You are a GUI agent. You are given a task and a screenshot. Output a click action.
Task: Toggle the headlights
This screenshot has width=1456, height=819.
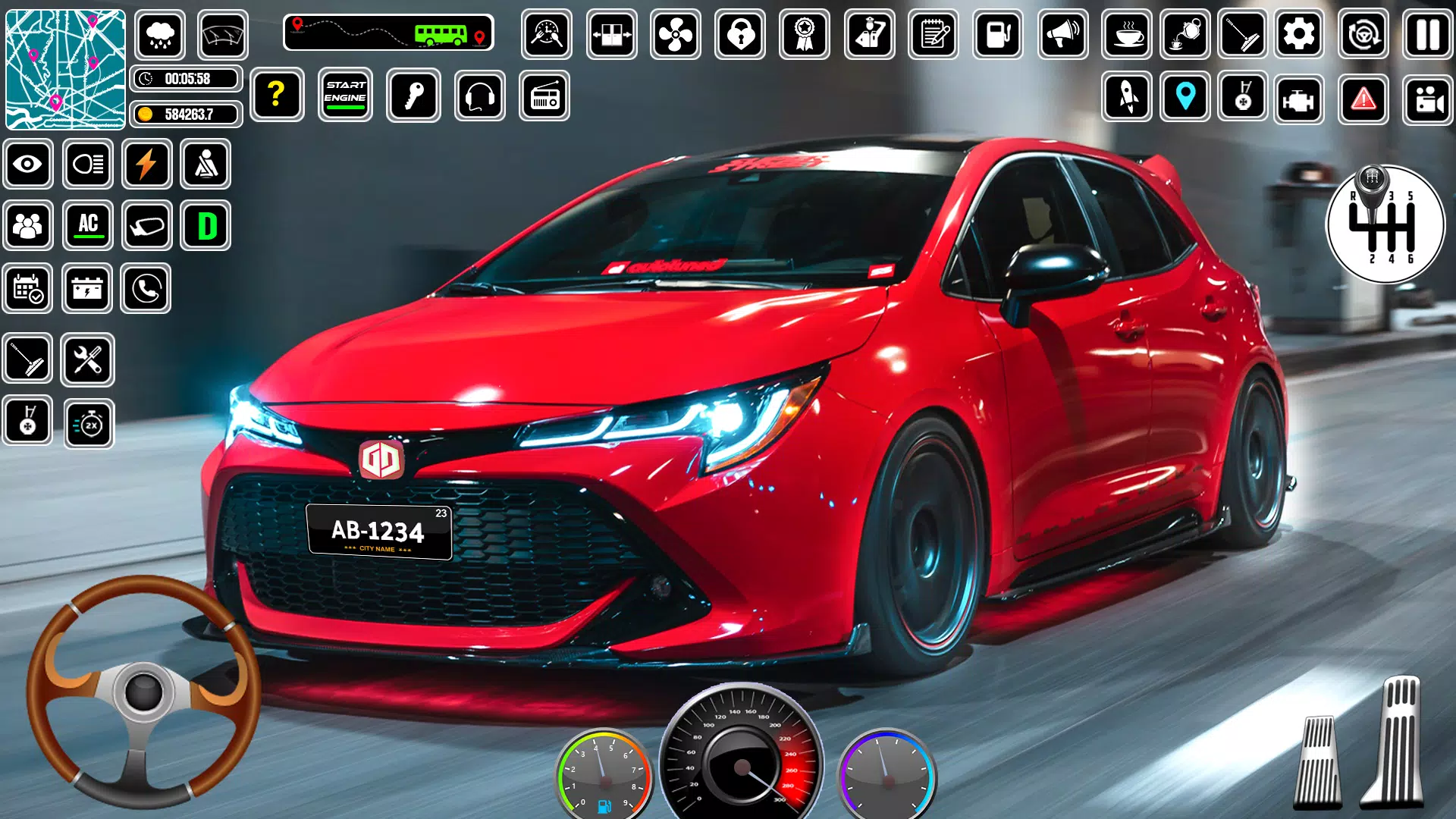point(87,165)
